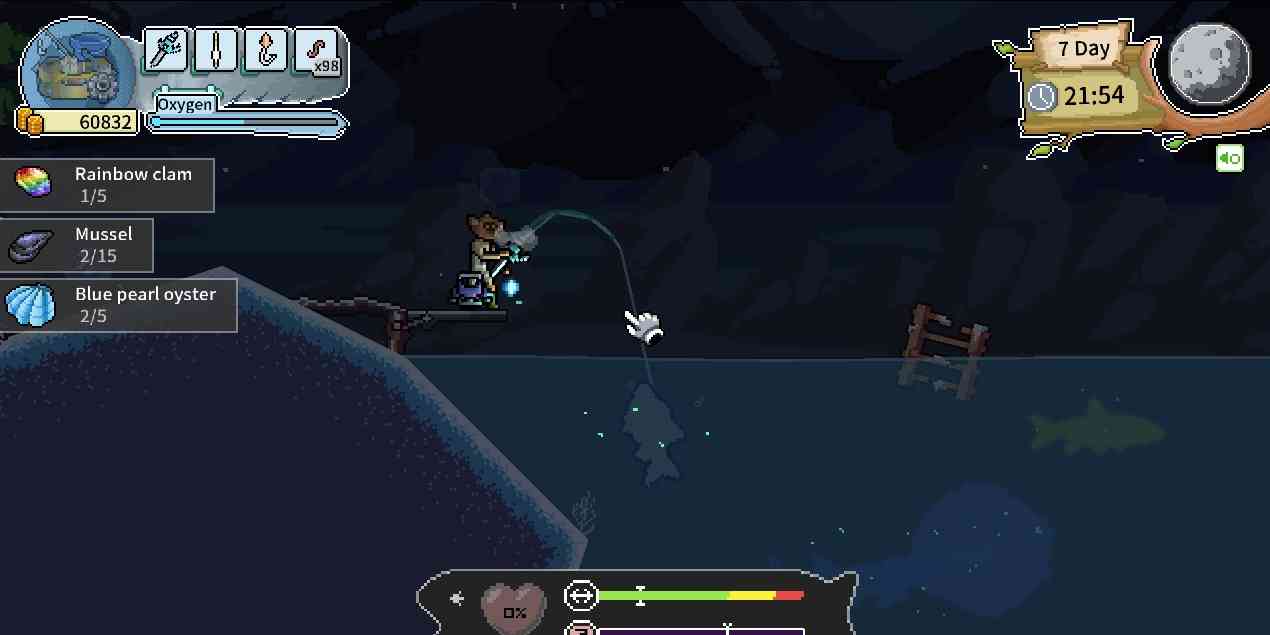This screenshot has height=635, width=1270.
Task: Click the moon phase icon
Action: 1209,60
